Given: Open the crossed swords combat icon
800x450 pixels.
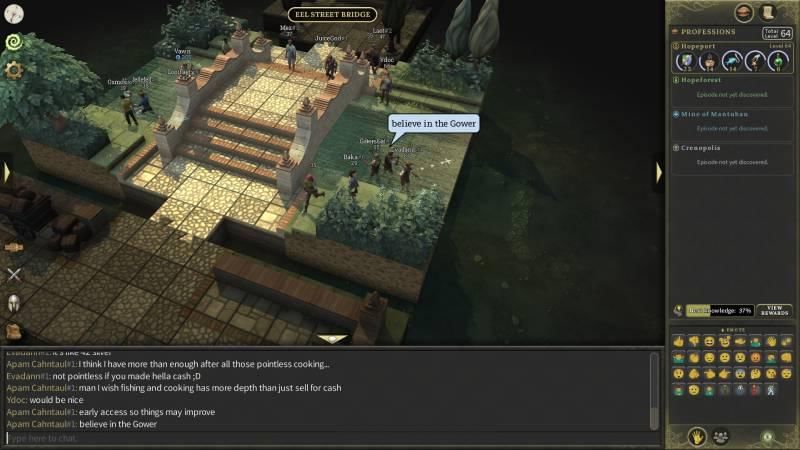Looking at the screenshot, I should (14, 273).
